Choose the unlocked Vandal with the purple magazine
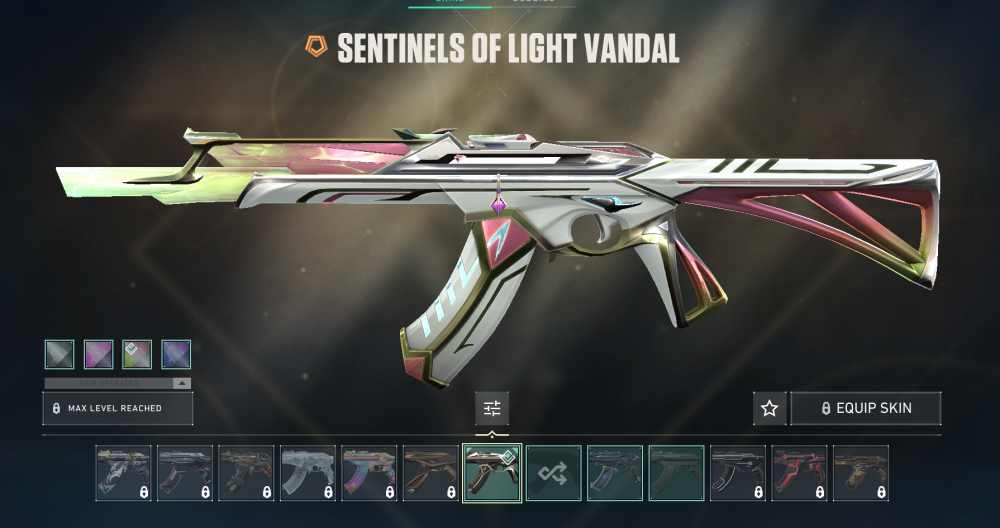The image size is (1000, 528). coord(614,473)
